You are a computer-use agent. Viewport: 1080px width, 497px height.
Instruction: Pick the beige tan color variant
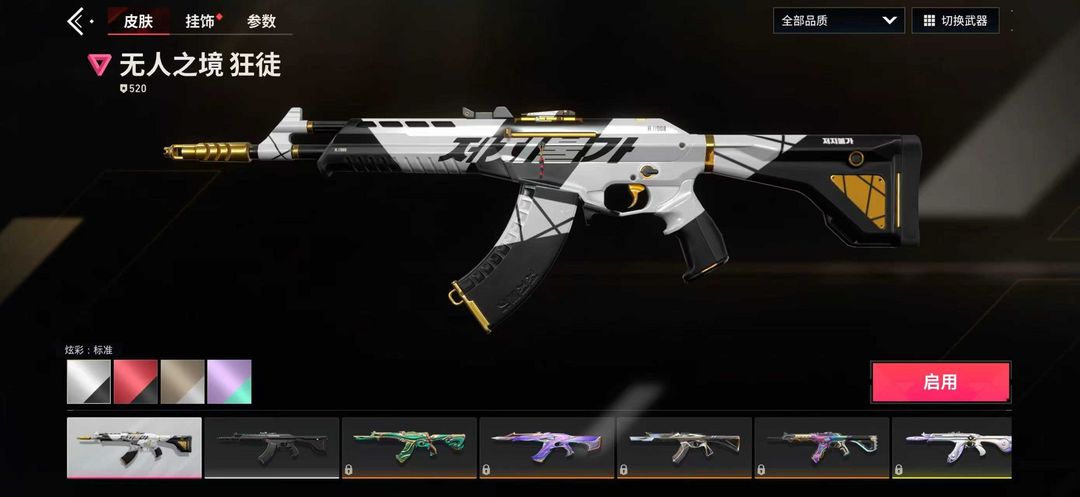(x=182, y=382)
